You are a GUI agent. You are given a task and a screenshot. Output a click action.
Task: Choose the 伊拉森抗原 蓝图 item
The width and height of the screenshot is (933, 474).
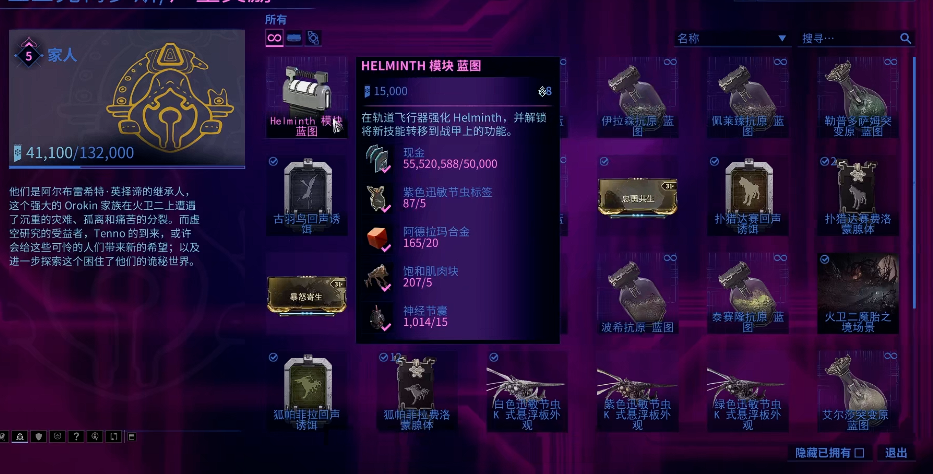(636, 96)
